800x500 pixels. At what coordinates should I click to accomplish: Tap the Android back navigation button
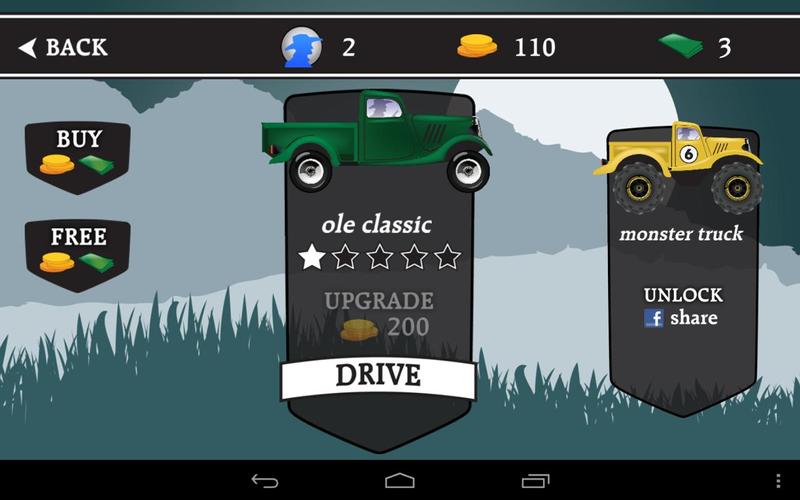[x=265, y=481]
